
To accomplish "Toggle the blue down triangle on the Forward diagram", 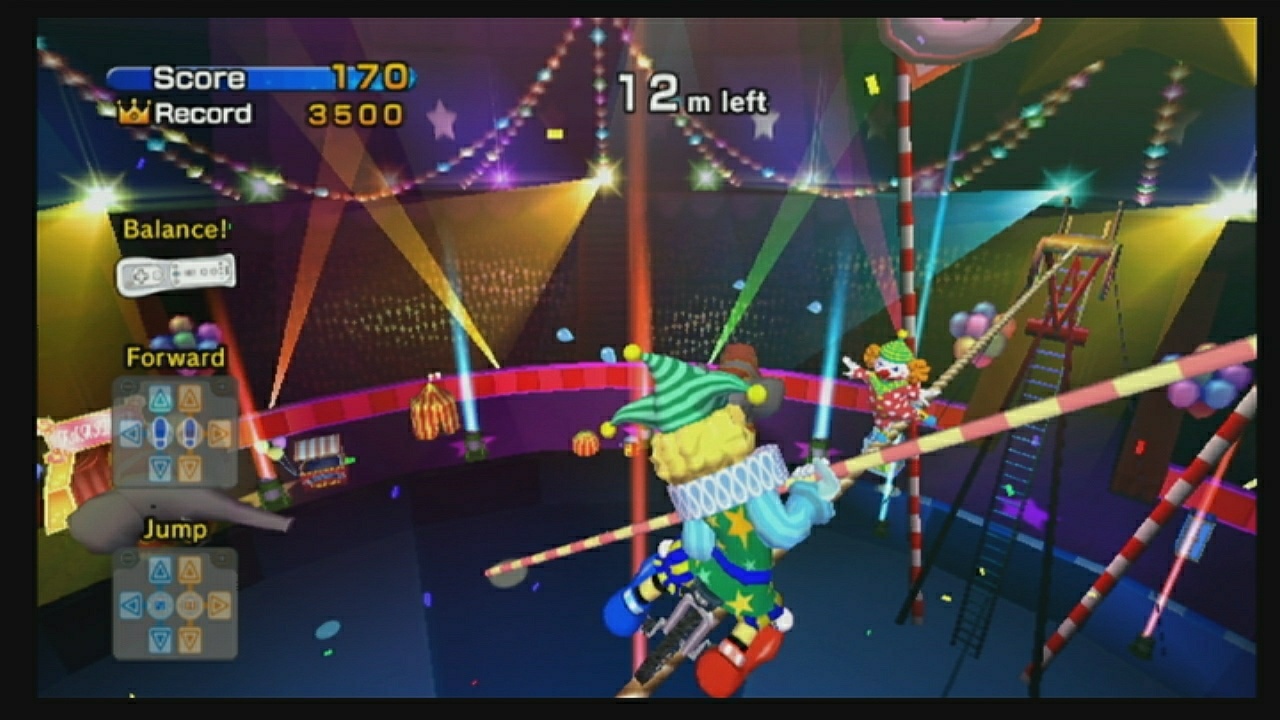I will coord(160,467).
